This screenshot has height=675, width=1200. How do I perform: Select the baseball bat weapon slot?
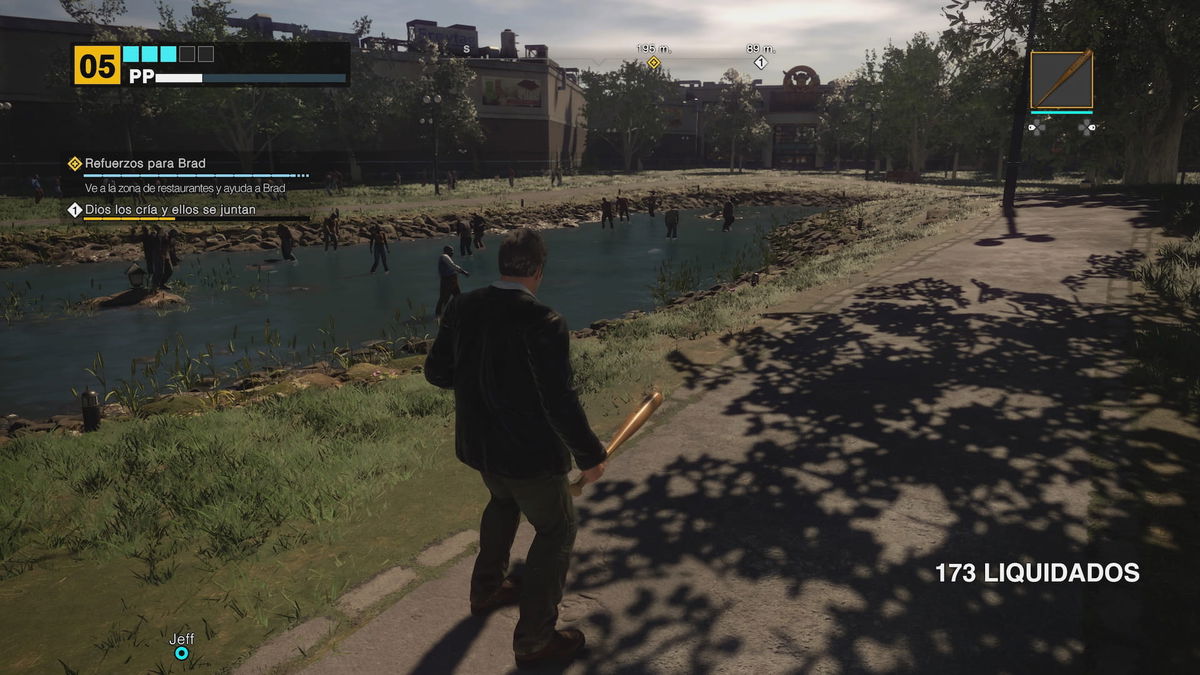[1061, 79]
